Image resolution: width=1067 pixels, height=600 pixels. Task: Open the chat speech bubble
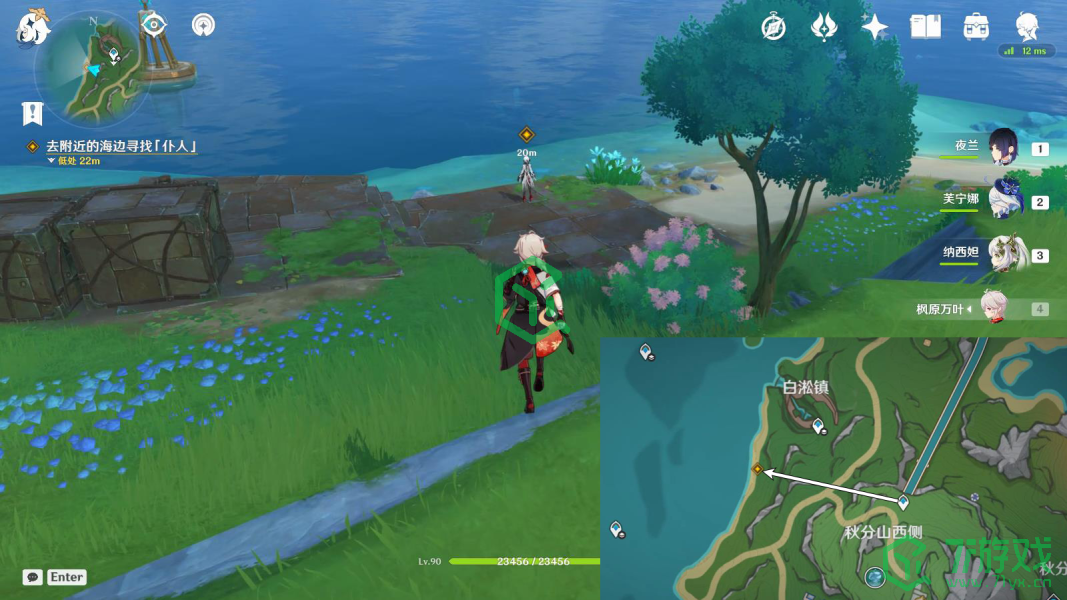pyautogui.click(x=33, y=577)
